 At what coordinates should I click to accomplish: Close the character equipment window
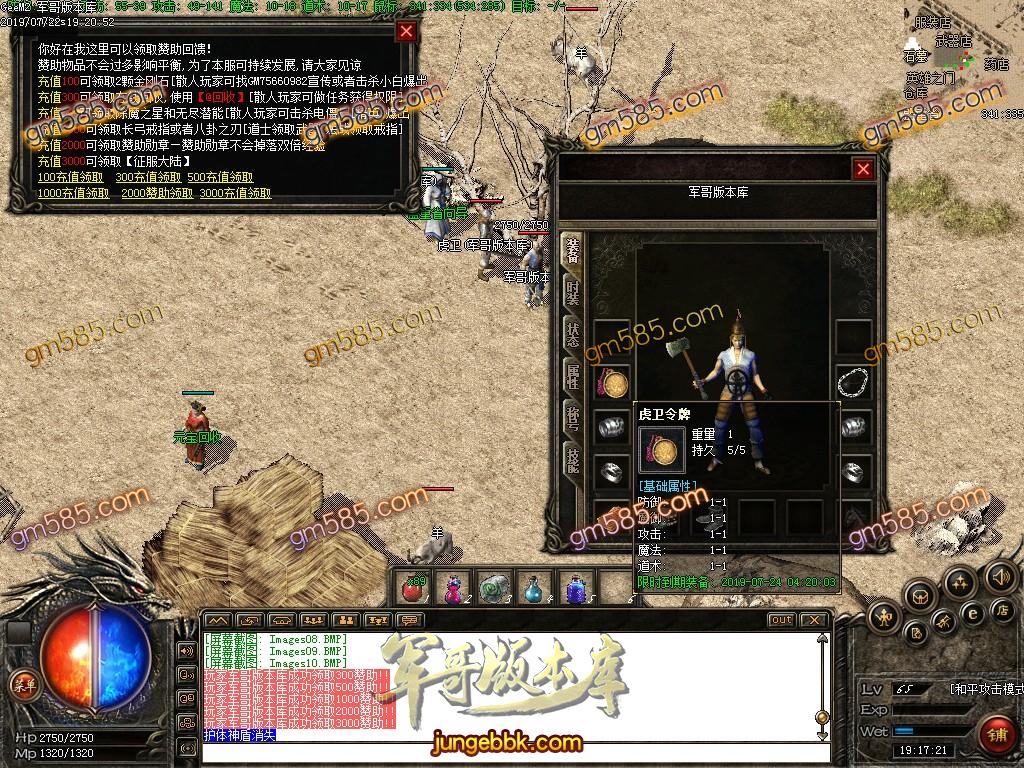pyautogui.click(x=863, y=170)
